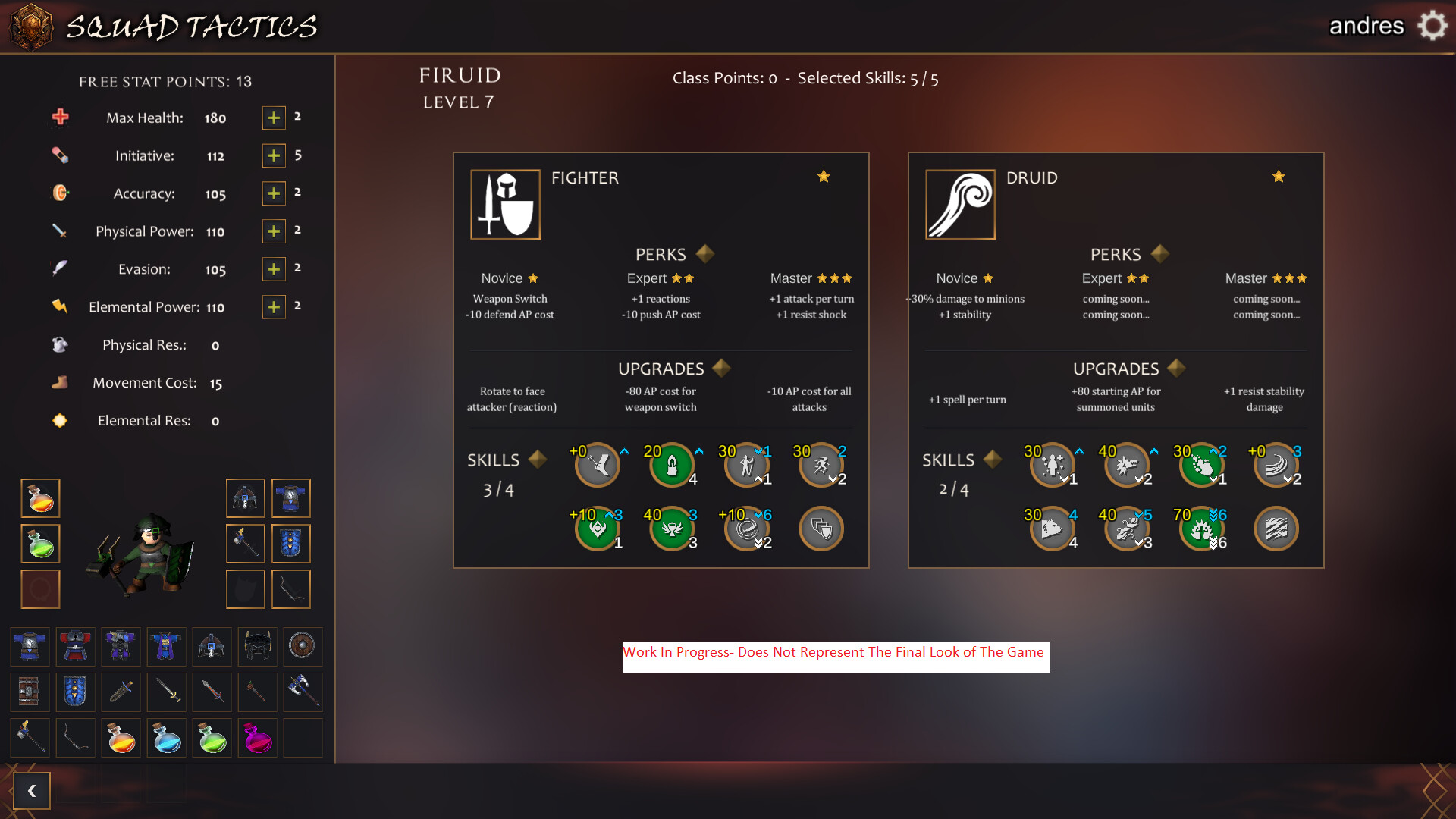1456x819 pixels.
Task: Increase Max Health with its plus button
Action: coord(273,118)
